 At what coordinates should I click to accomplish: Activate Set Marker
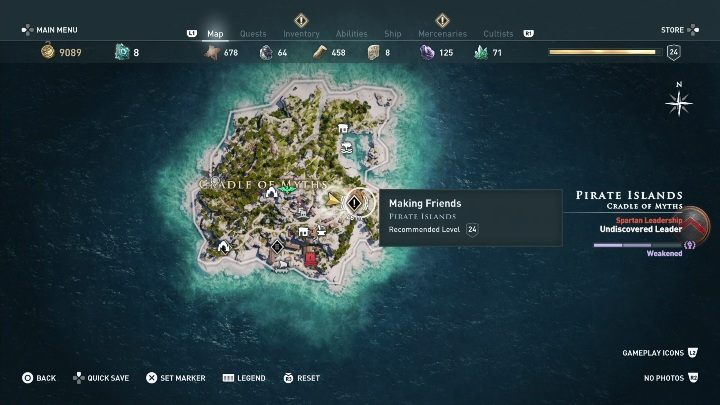[176, 378]
